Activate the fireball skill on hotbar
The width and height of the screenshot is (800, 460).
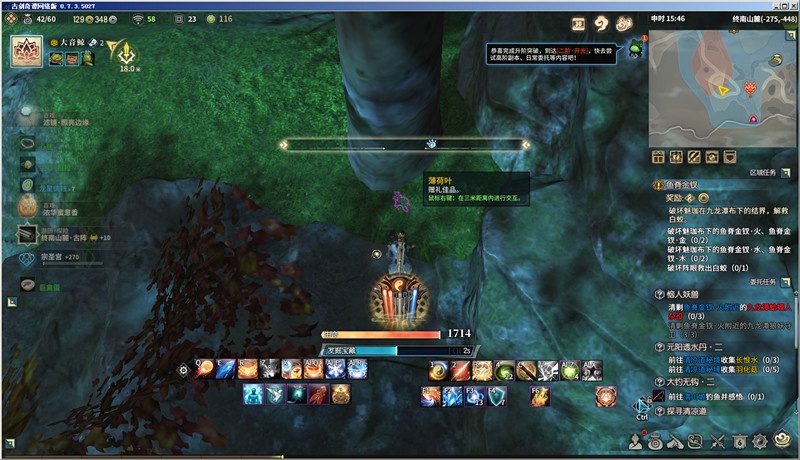pyautogui.click(x=205, y=370)
